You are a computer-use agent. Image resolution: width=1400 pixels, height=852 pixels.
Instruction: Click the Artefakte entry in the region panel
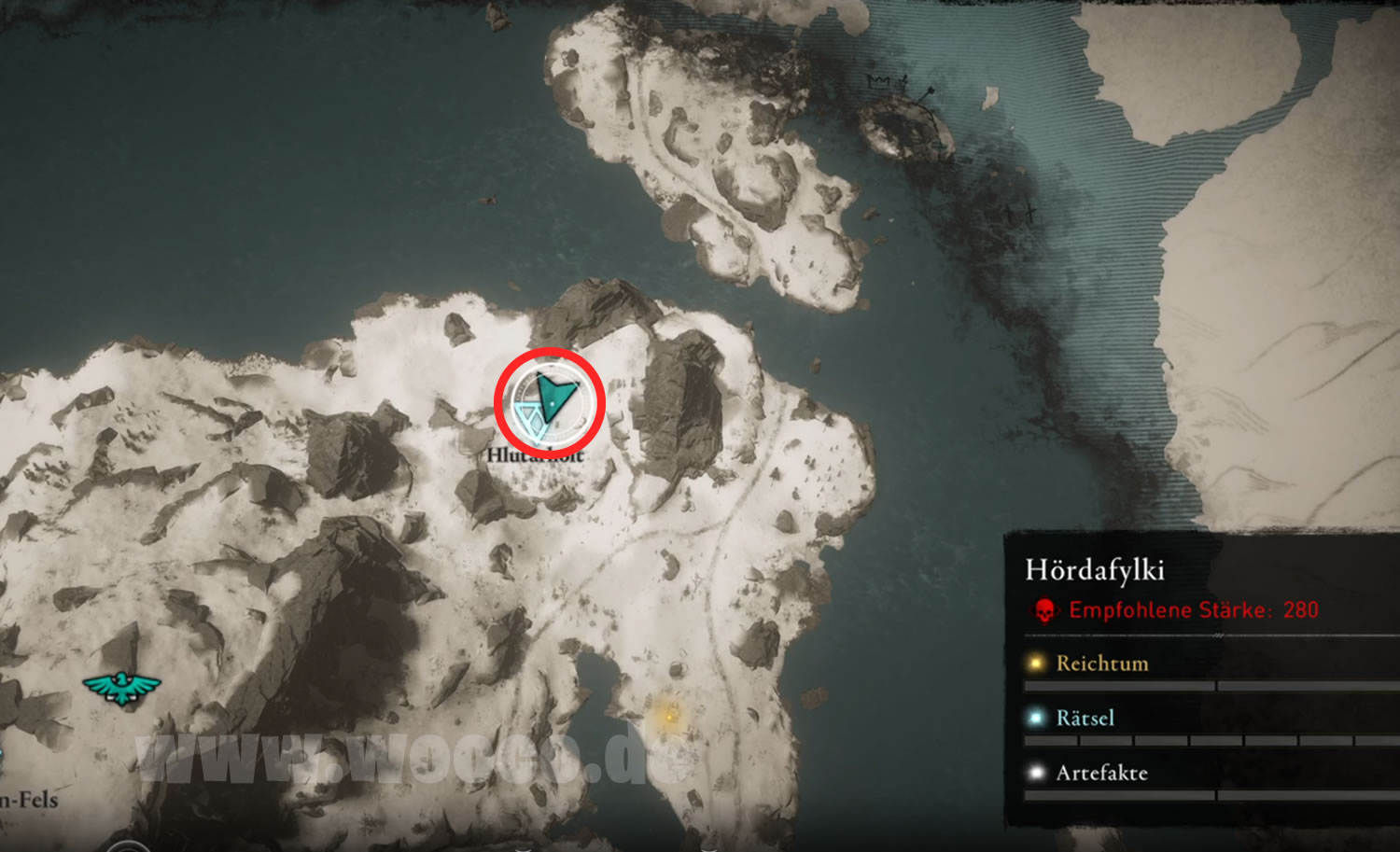[x=1101, y=773]
